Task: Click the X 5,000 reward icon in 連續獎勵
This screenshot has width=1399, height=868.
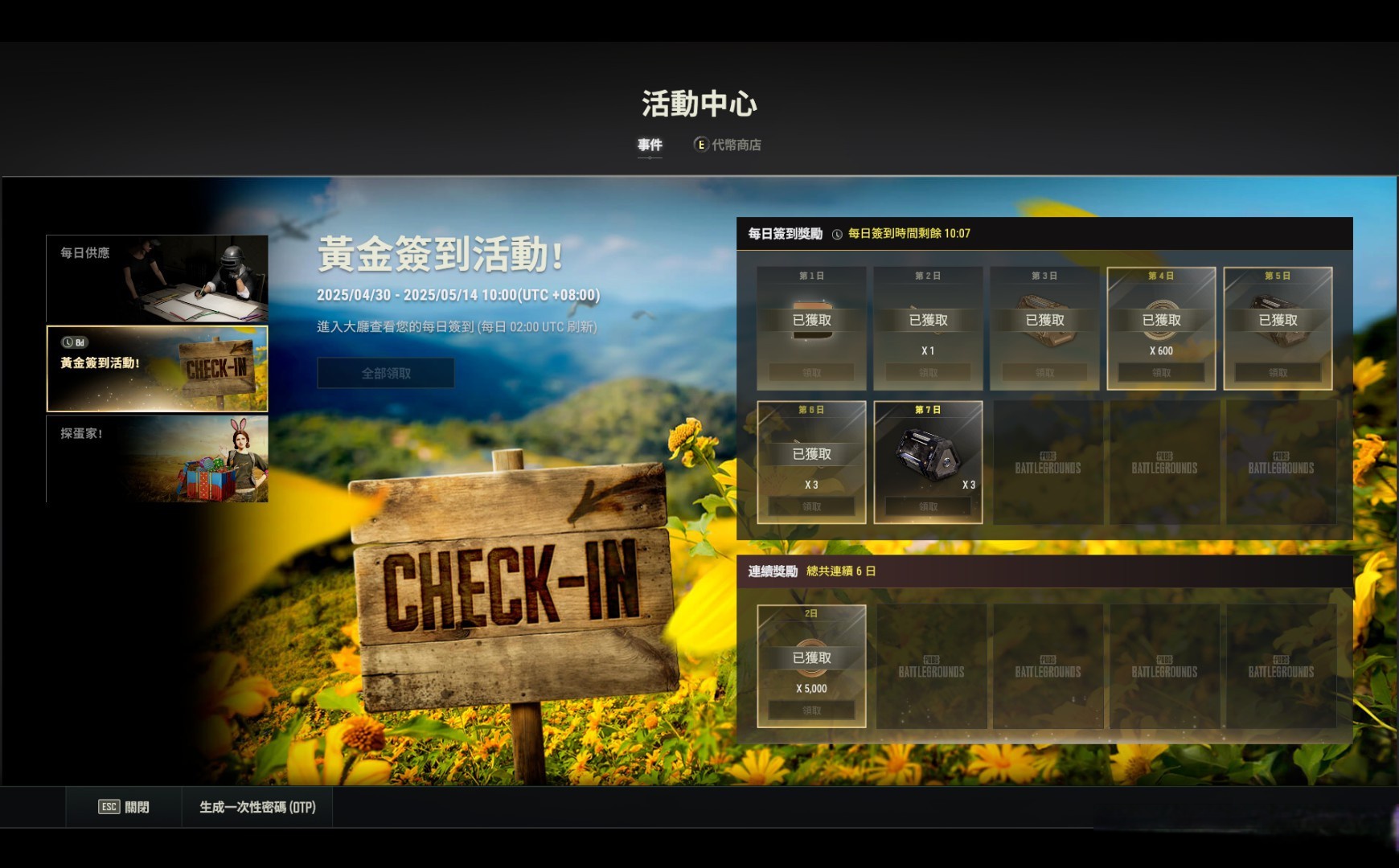Action: point(810,659)
